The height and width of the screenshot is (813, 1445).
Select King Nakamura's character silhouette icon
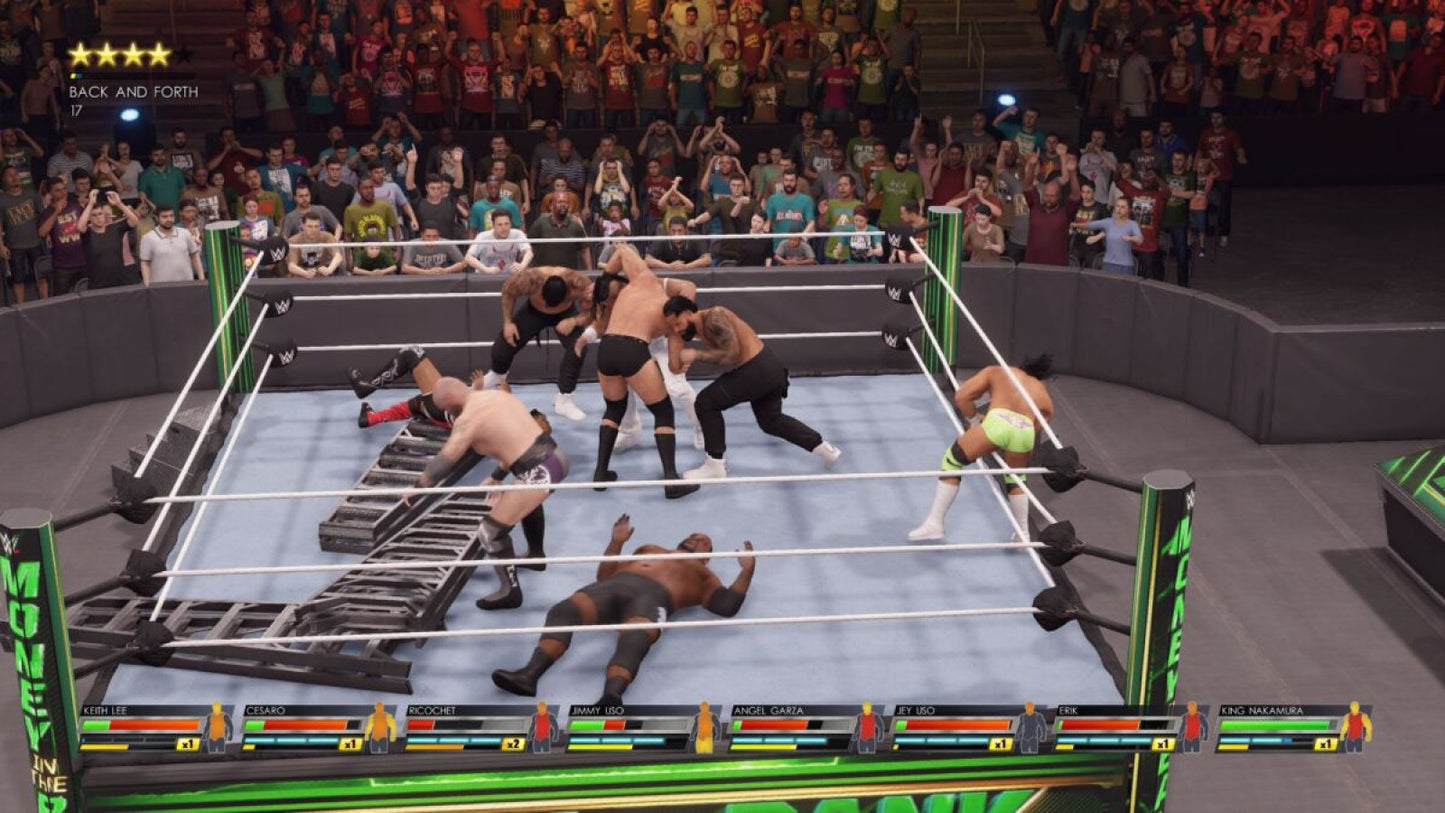[x=1358, y=728]
